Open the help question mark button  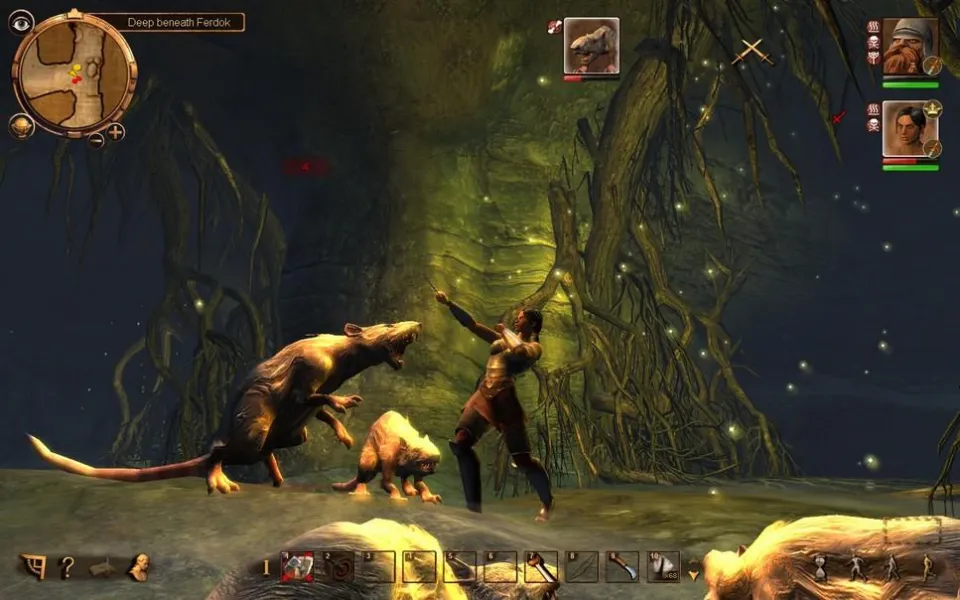[x=66, y=567]
